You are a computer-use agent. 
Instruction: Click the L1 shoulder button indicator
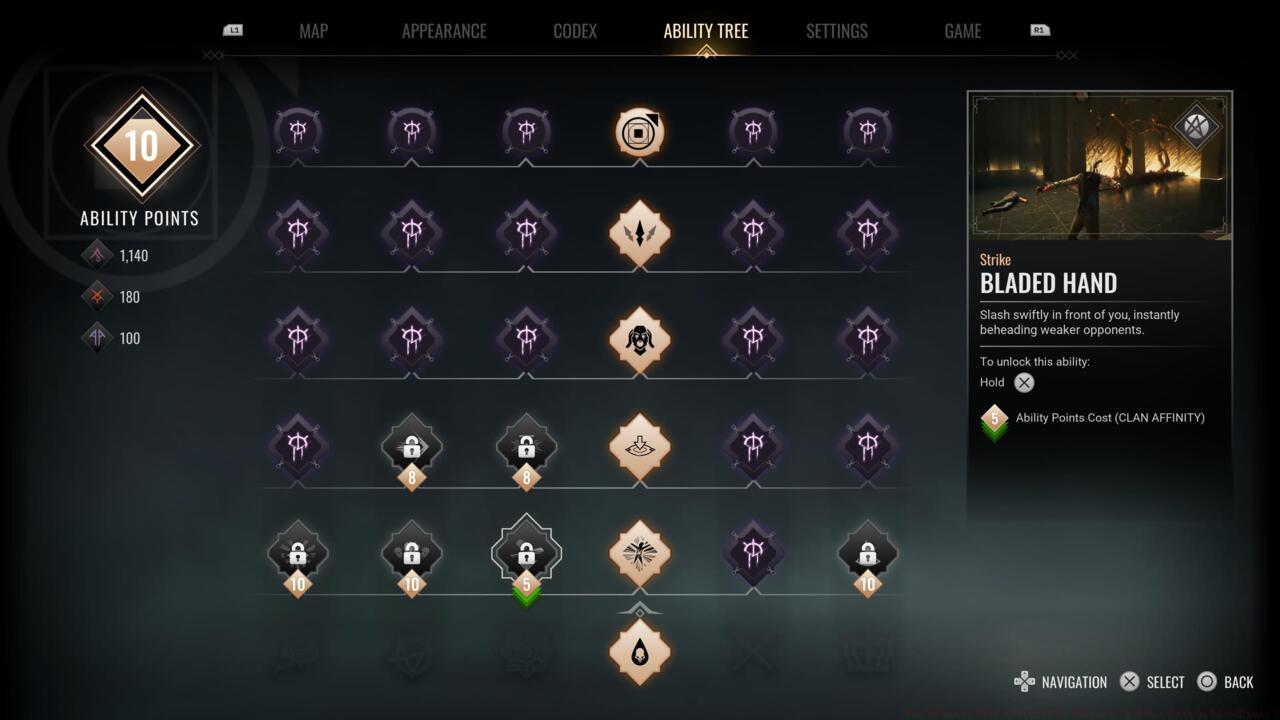[233, 30]
